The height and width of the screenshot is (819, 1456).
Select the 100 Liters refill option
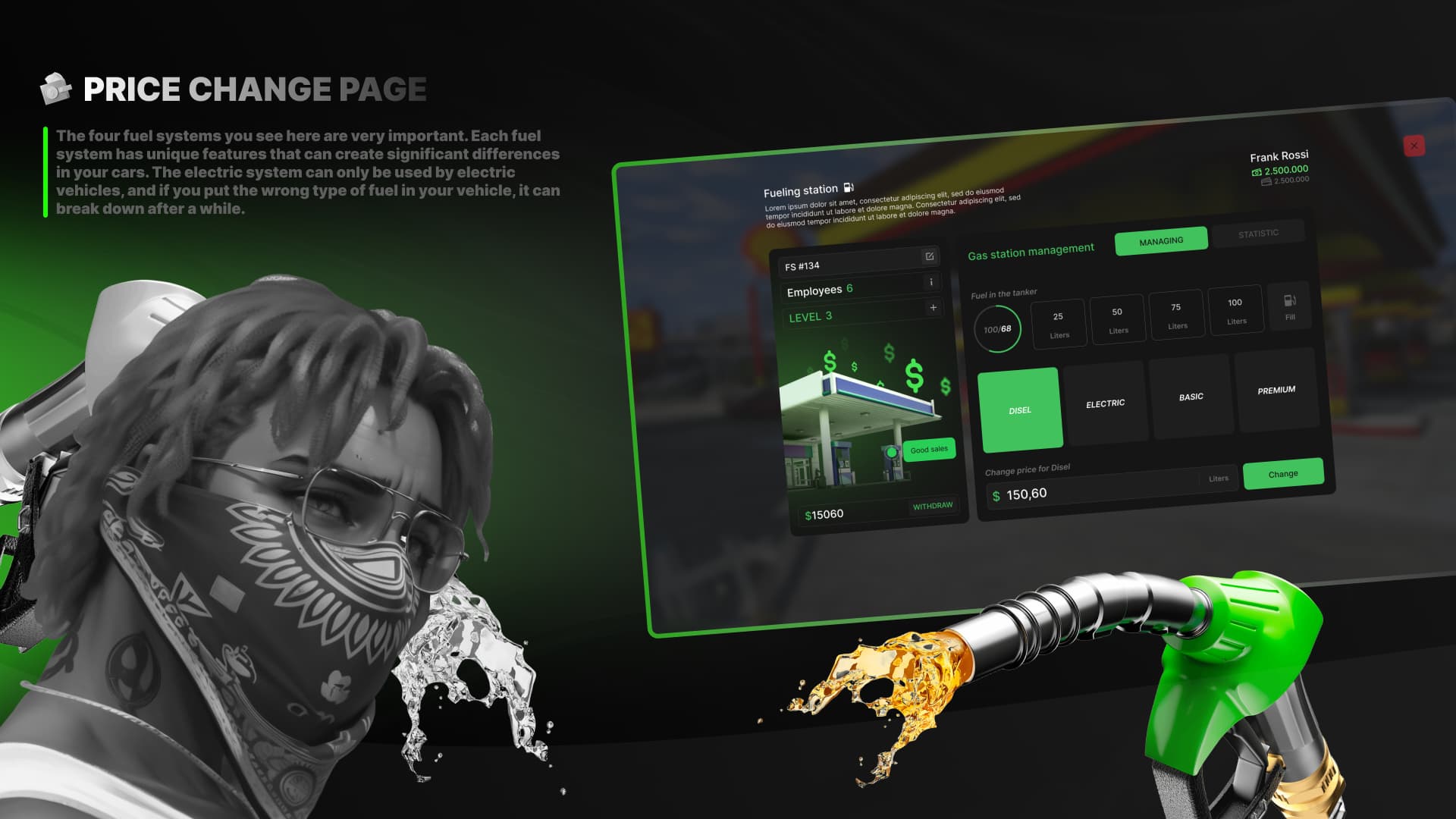[x=1236, y=309]
